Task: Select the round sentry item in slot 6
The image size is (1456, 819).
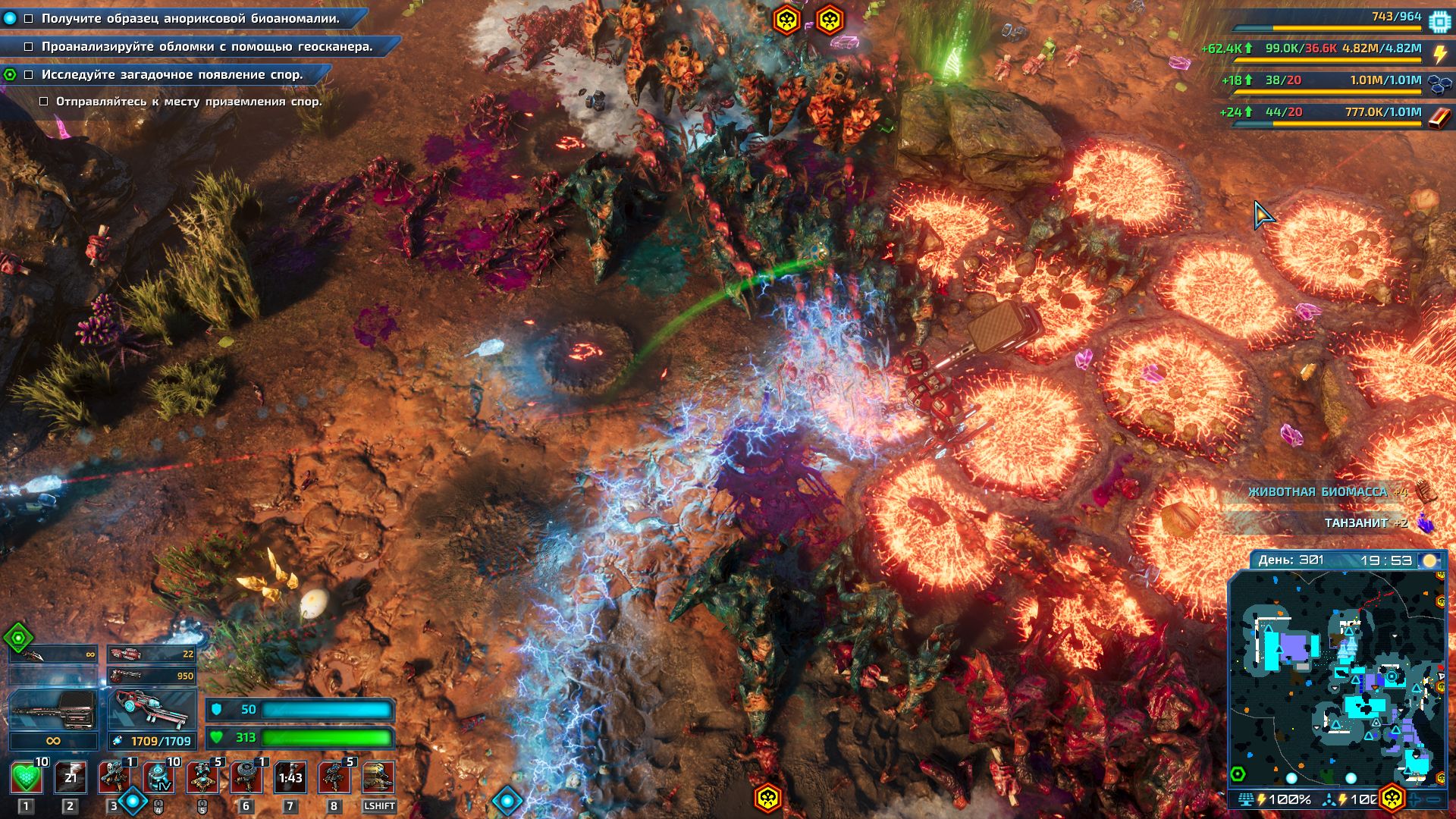Action: click(246, 778)
